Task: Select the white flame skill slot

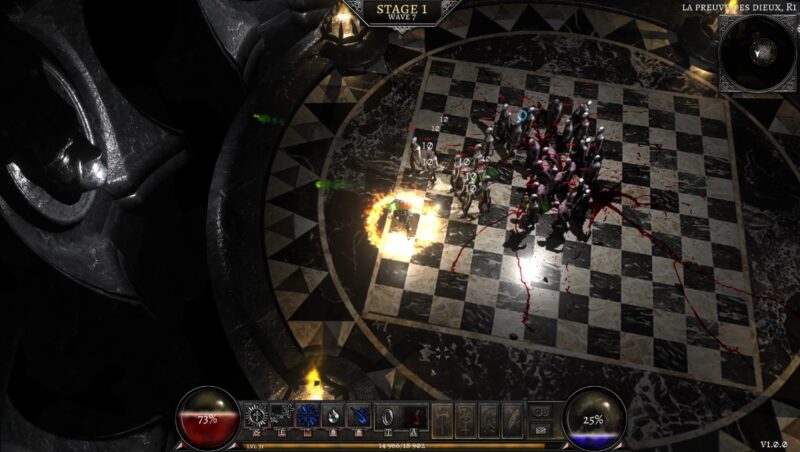Action: pyautogui.click(x=333, y=415)
